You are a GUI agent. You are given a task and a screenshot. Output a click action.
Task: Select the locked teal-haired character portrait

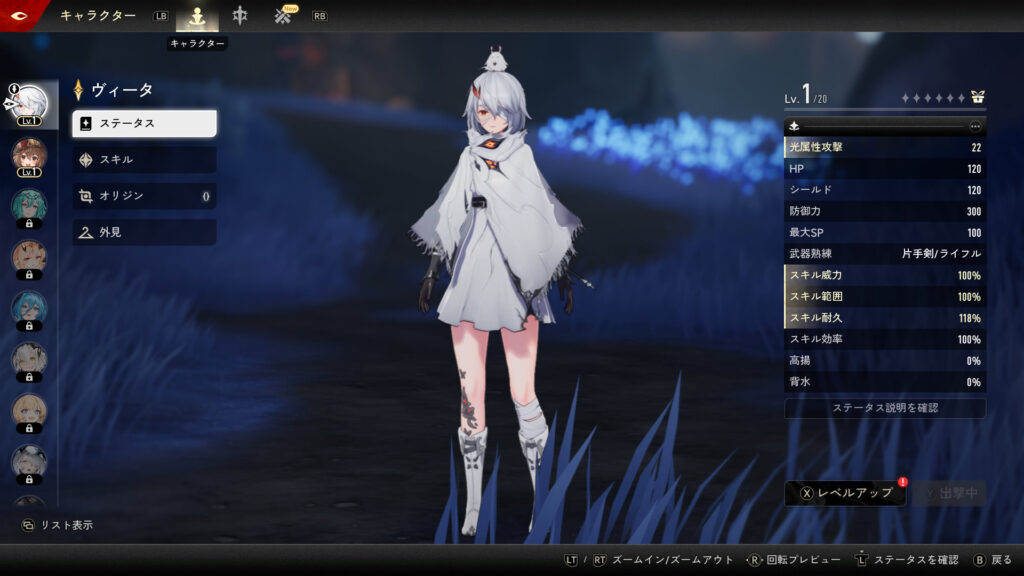tap(29, 207)
